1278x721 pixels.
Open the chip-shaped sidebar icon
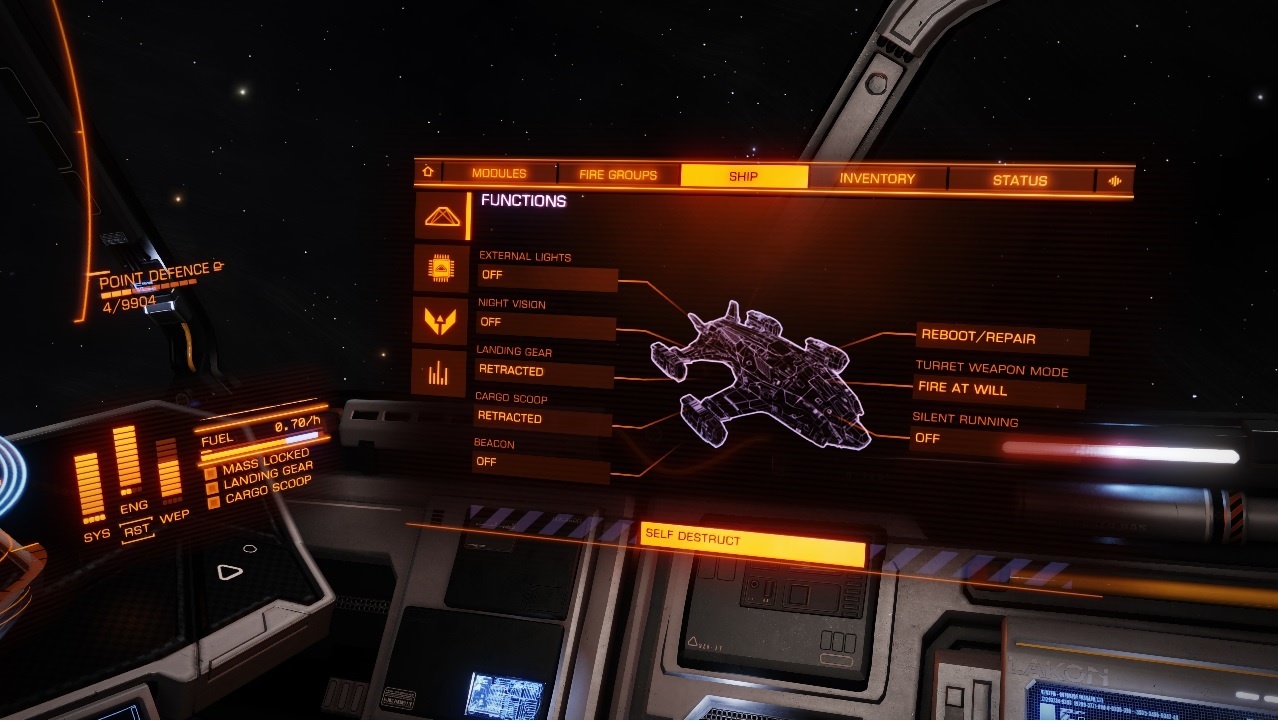(440, 268)
